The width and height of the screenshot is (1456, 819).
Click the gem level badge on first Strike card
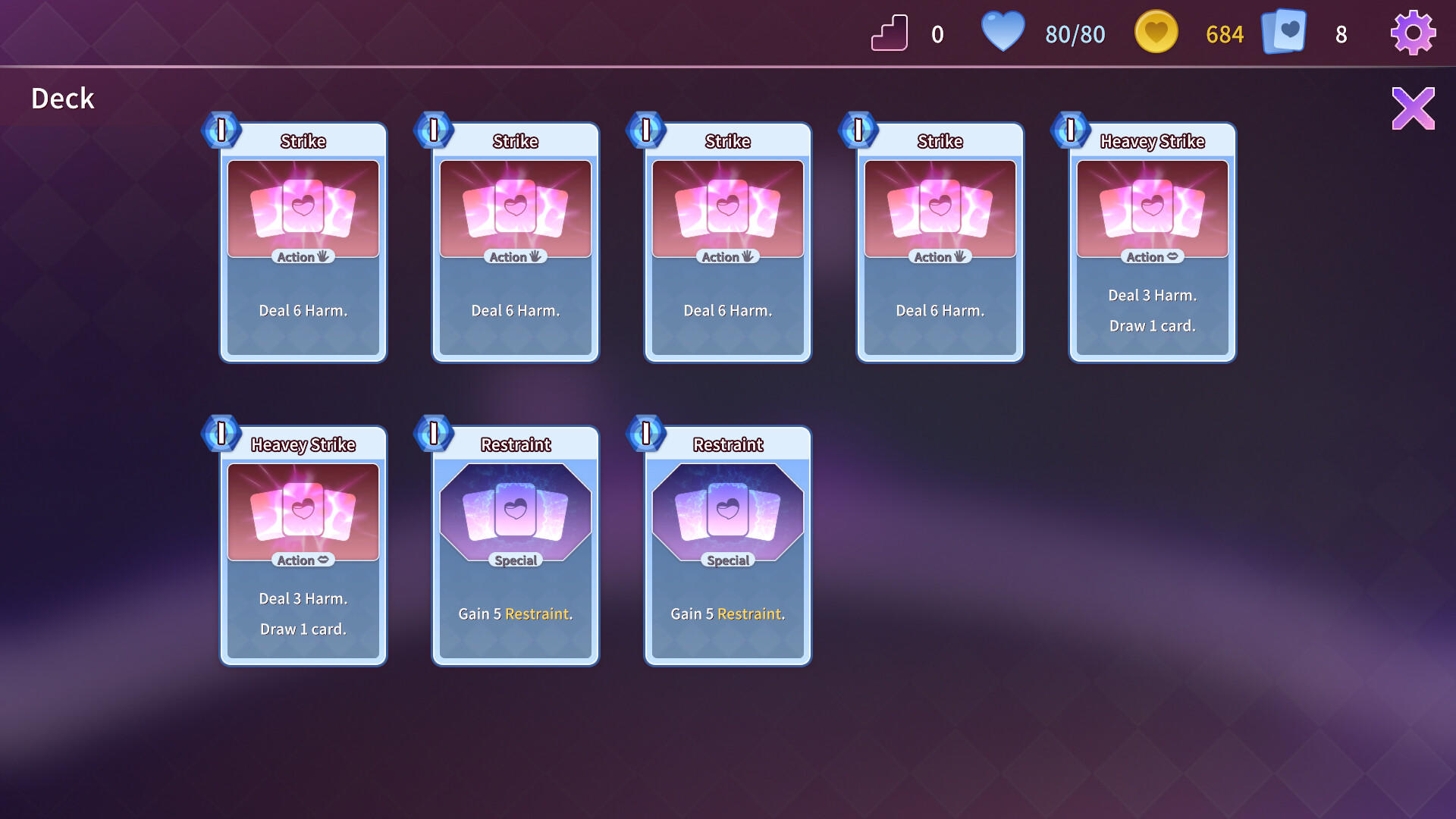220,130
